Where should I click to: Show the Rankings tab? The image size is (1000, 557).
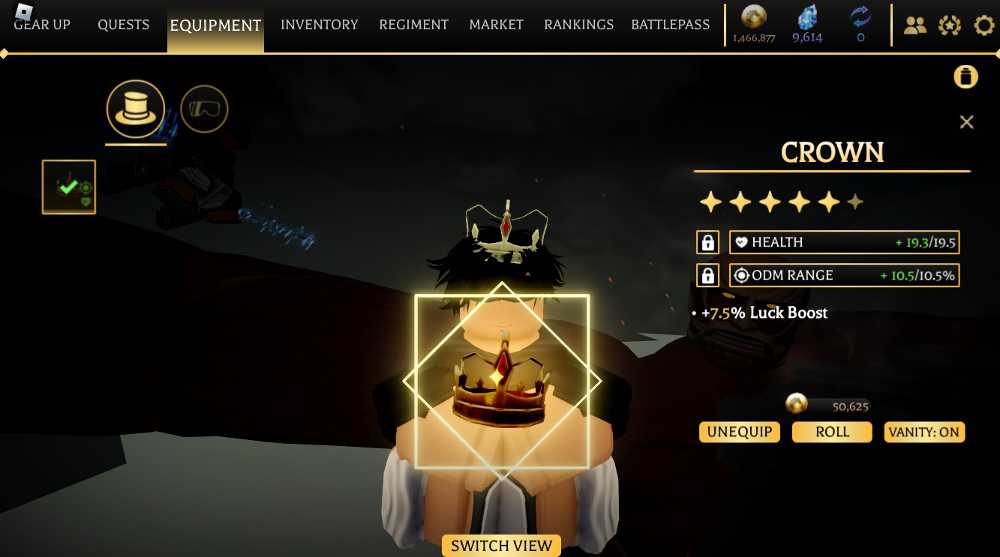click(578, 25)
